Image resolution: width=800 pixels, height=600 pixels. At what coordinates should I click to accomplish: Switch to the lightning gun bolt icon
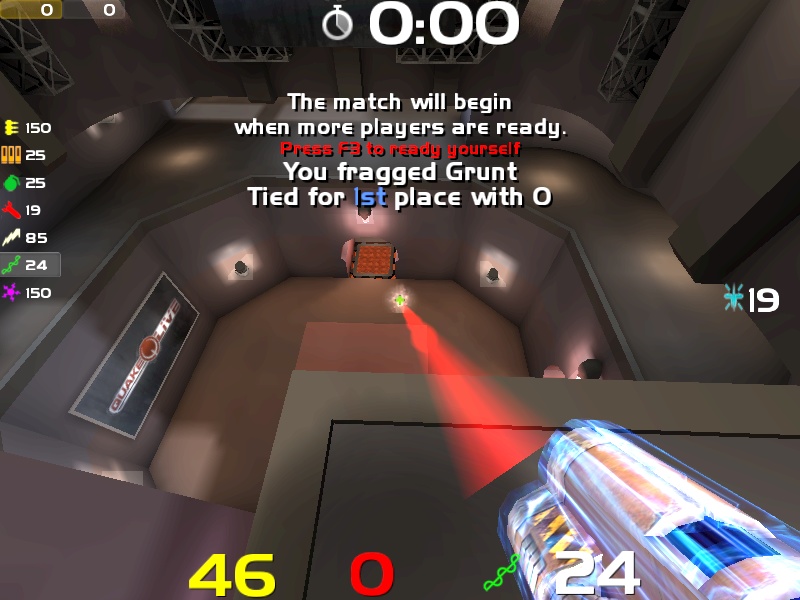12,238
